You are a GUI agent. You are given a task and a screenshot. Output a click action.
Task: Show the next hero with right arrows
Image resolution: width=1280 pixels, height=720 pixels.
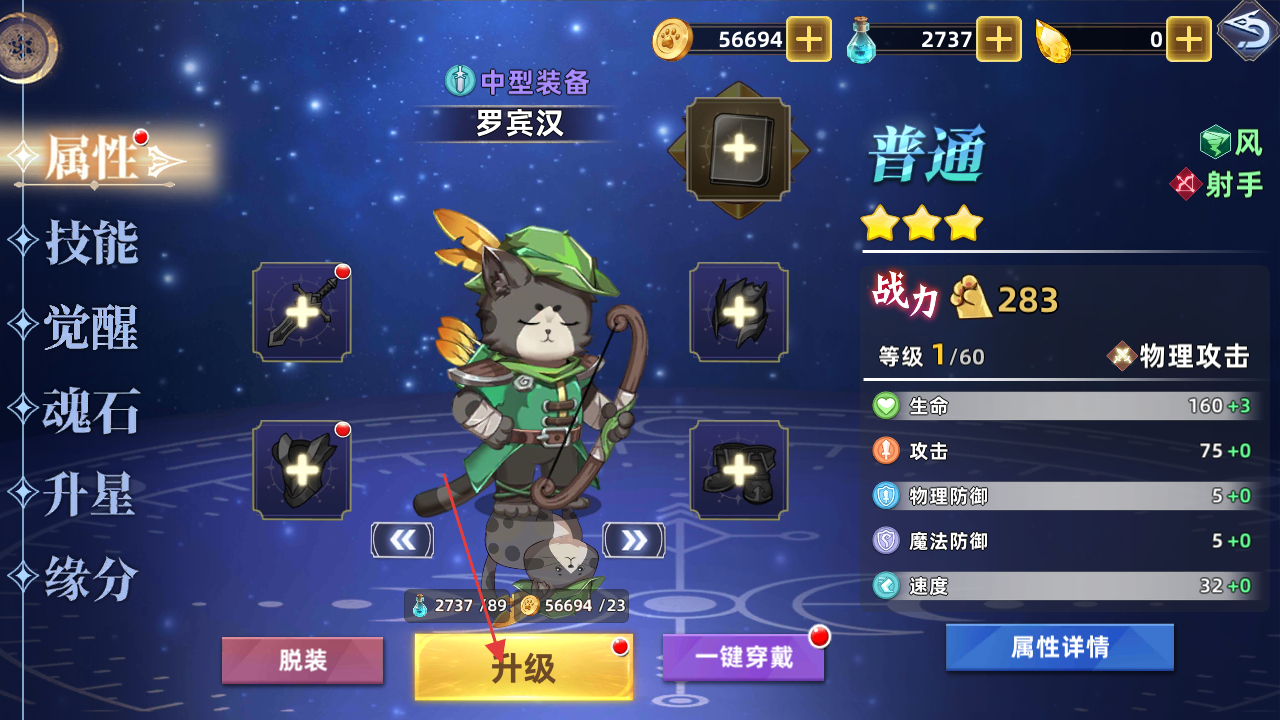coord(634,540)
